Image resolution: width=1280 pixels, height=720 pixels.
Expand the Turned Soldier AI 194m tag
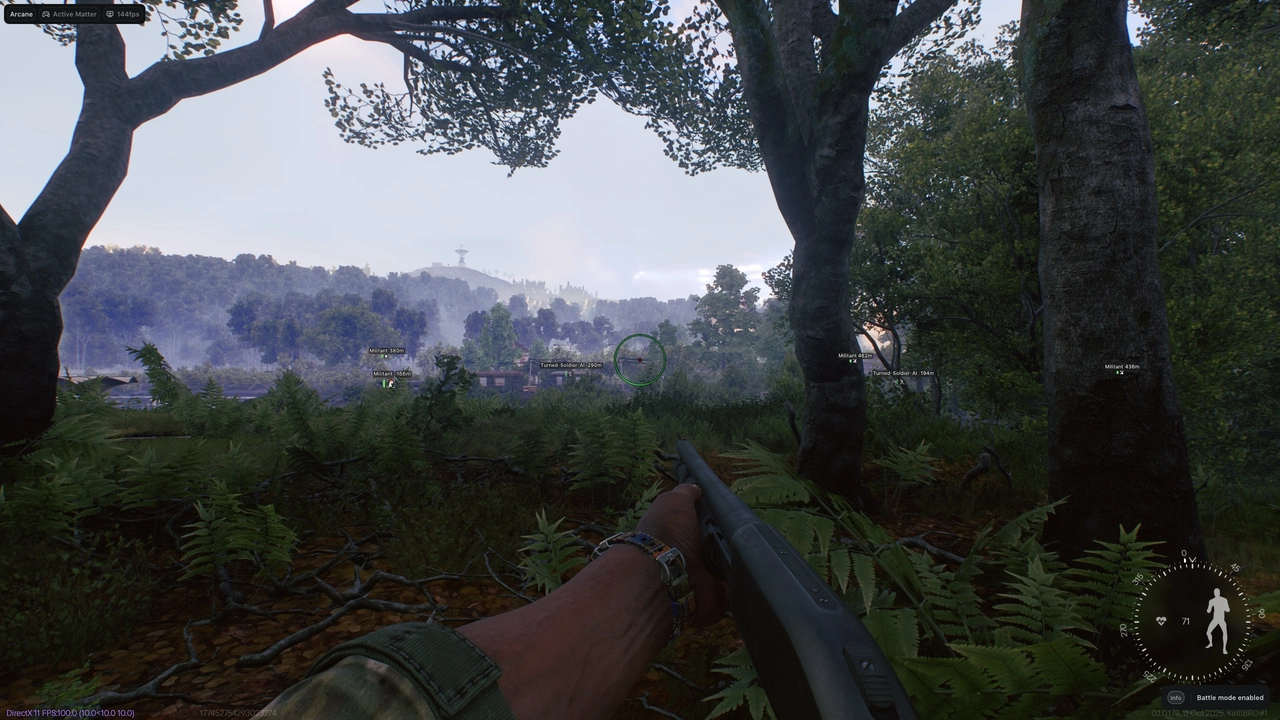[x=901, y=372]
